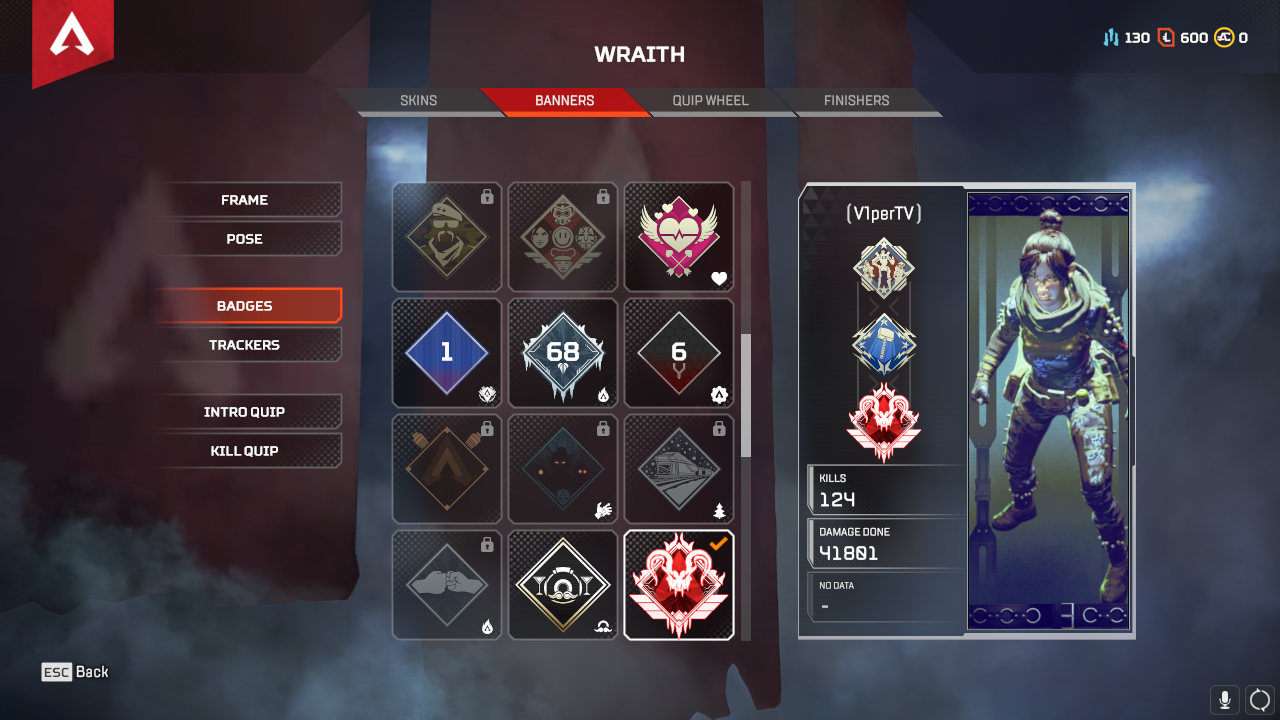Click the microphone icon bottom right
The width and height of the screenshot is (1280, 720).
[x=1224, y=699]
